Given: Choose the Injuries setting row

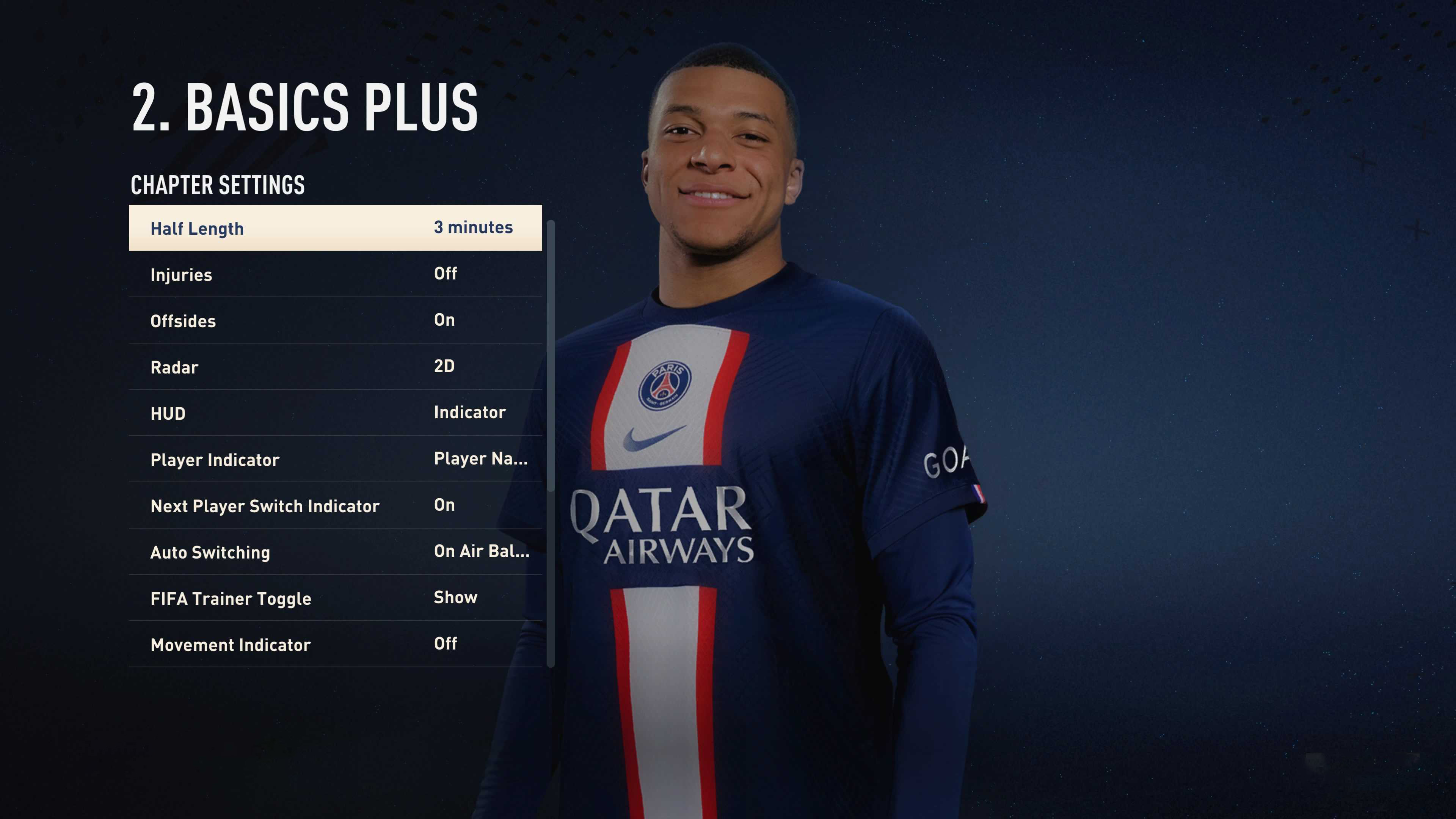Looking at the screenshot, I should [334, 274].
